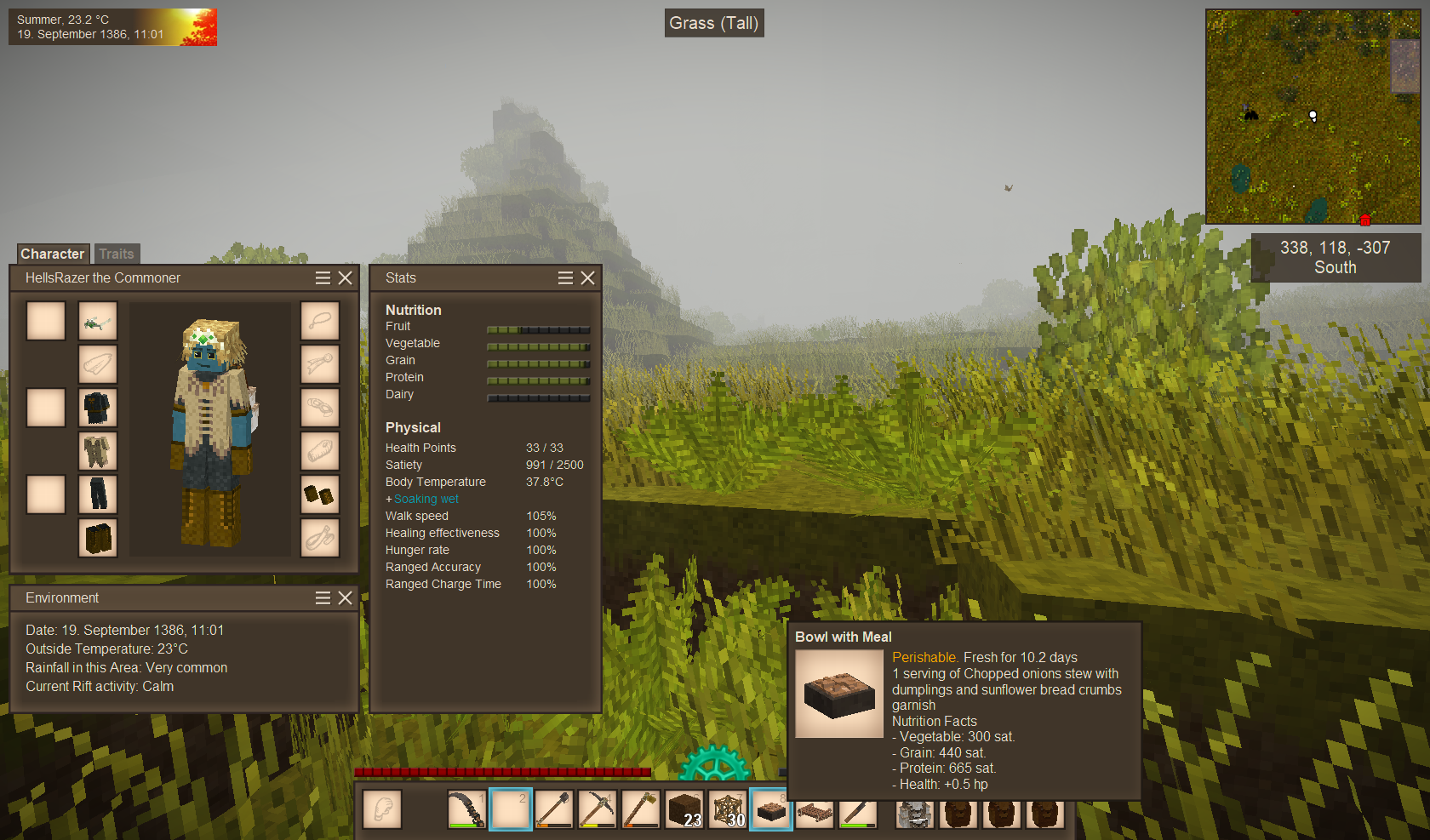Viewport: 1430px width, 840px height.
Task: Select the pickaxe hotbar slot
Action: coord(598,809)
